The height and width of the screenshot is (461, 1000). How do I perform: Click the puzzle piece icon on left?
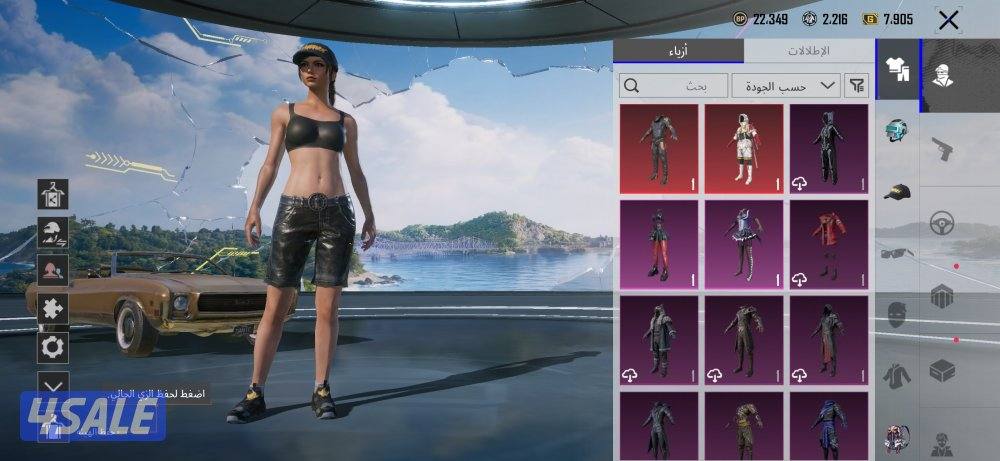point(52,309)
